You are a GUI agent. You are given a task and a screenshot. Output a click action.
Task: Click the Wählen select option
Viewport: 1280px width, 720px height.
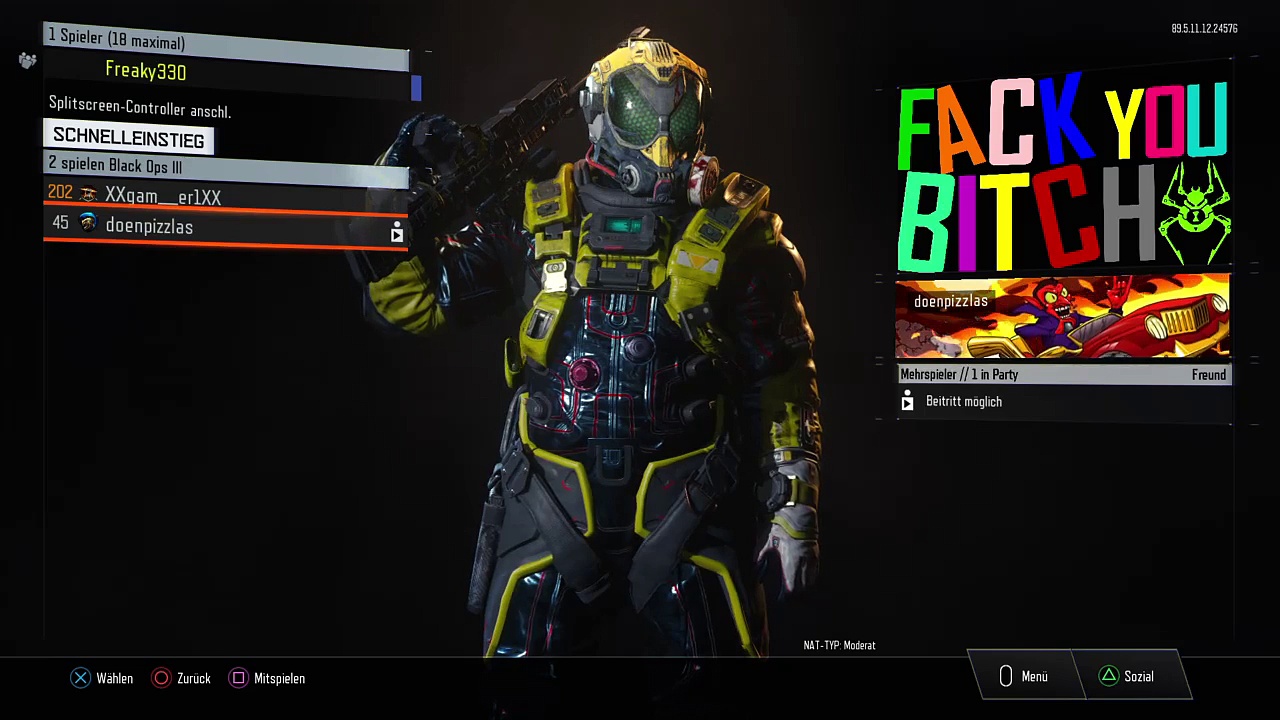[103, 678]
